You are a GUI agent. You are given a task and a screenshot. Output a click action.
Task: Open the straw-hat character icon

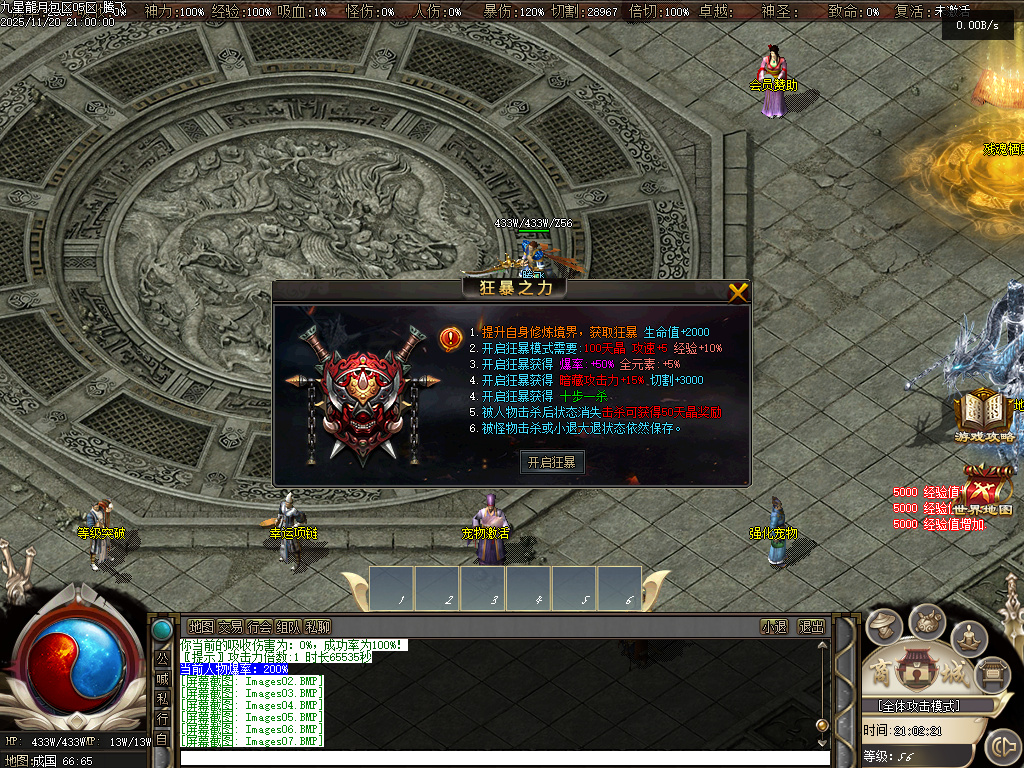click(883, 627)
